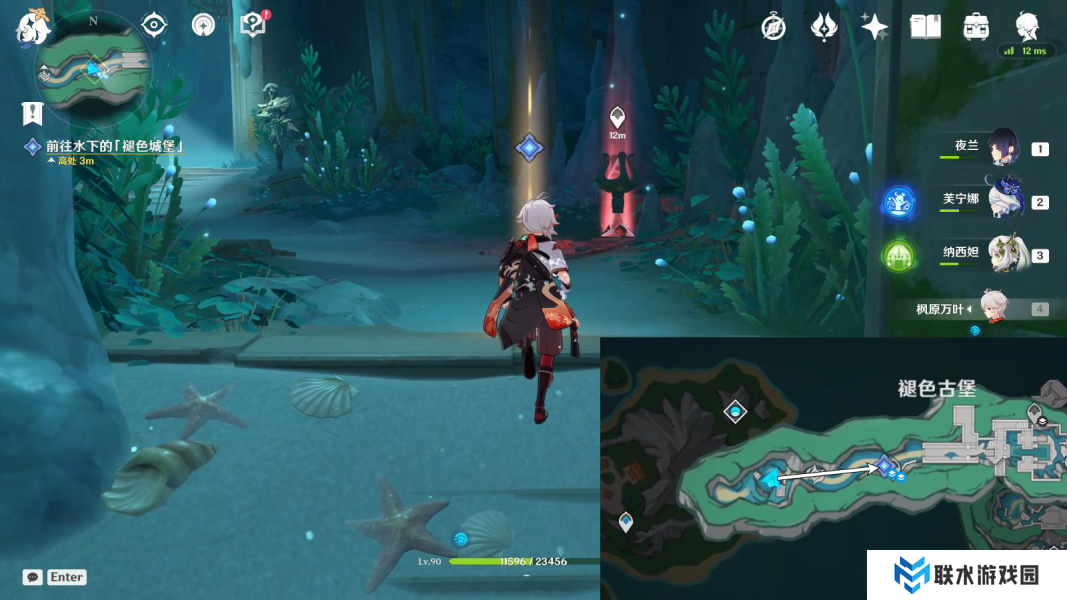Open the four-point star Wish icon
The height and width of the screenshot is (600, 1067).
tap(874, 27)
